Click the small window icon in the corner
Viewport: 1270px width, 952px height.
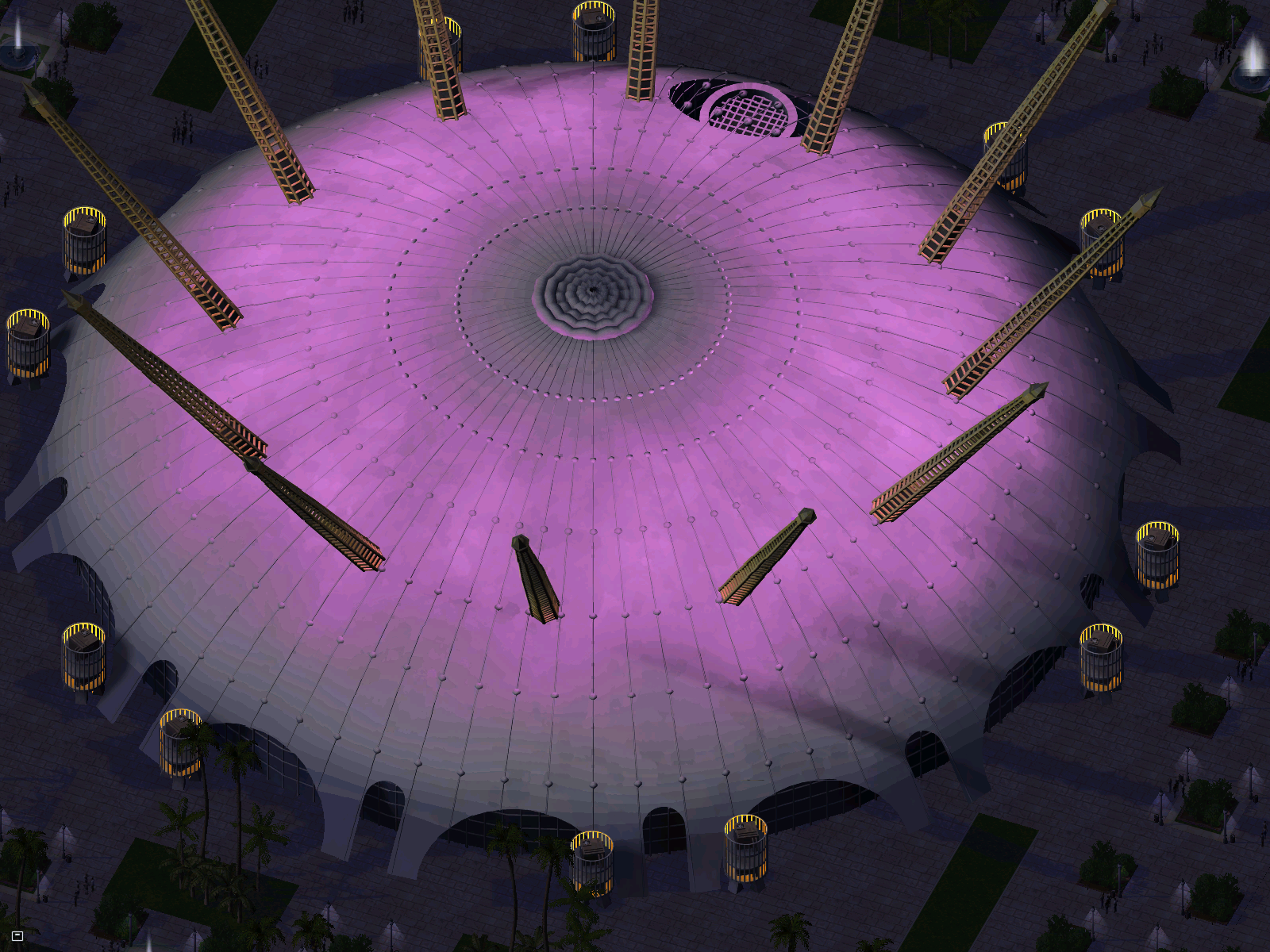coord(17,936)
